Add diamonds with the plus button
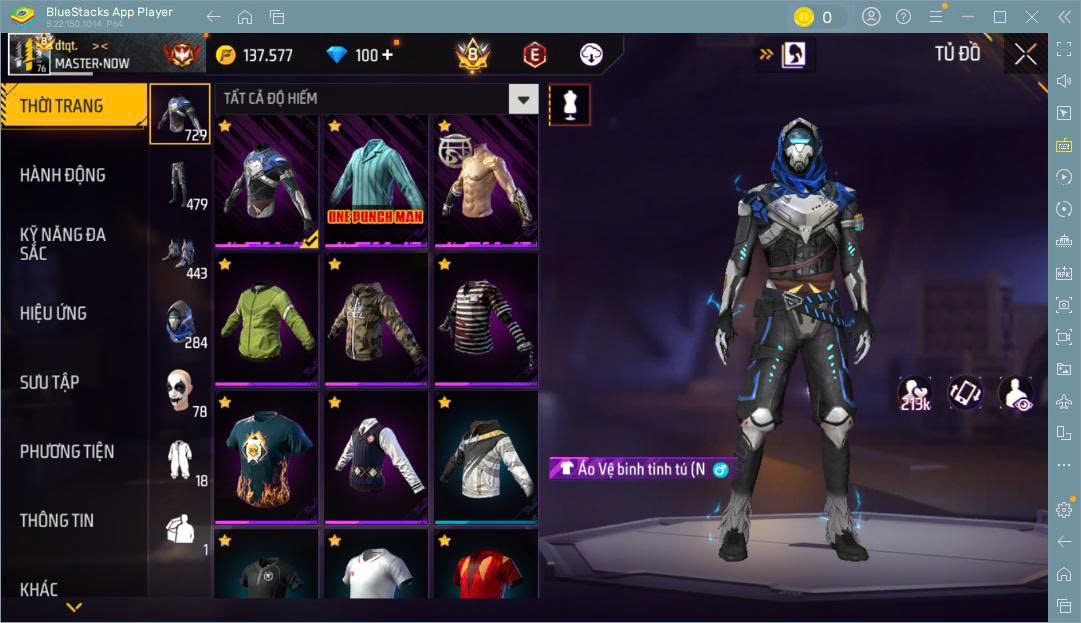This screenshot has width=1081, height=623. tap(387, 55)
